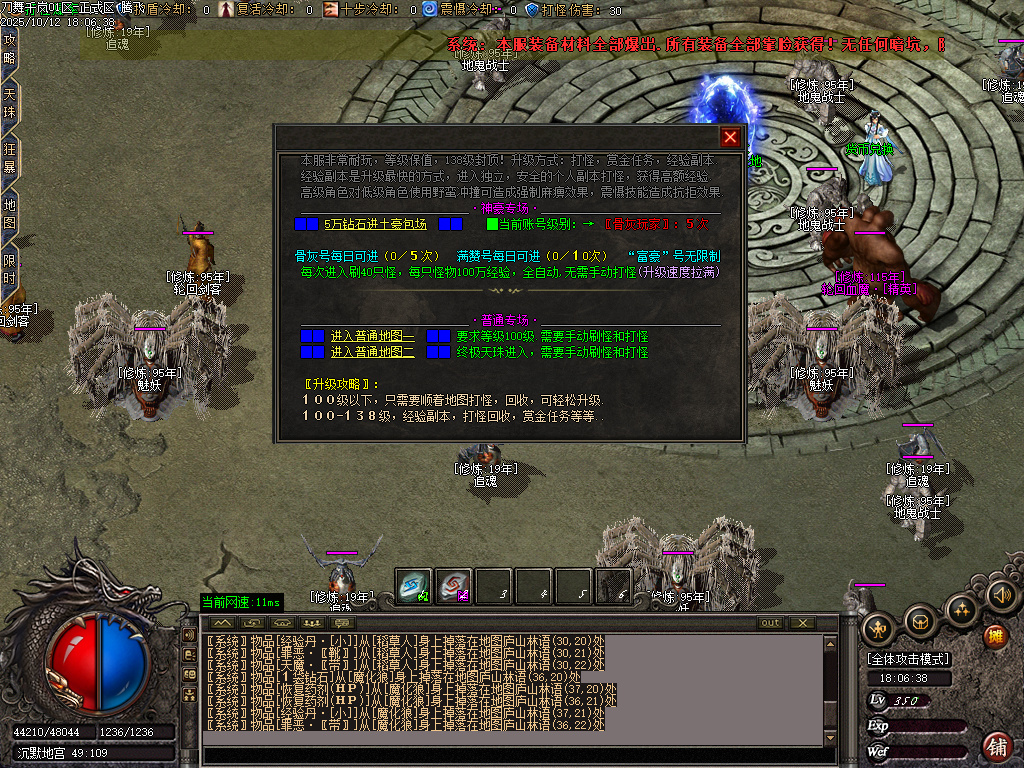Toggle the 全体攻击模式 attack mode label

(x=909, y=659)
